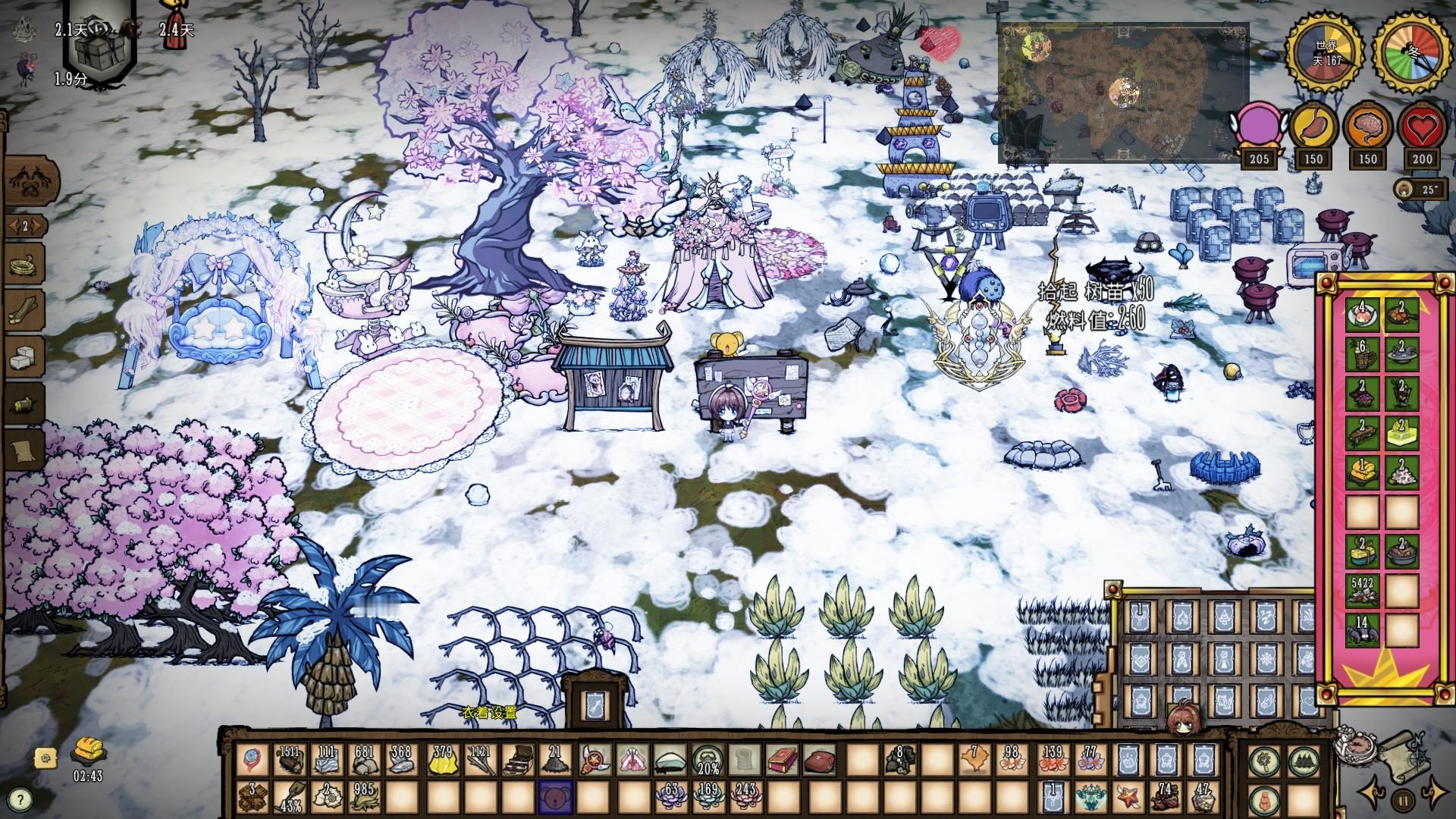Select the 5422 stack in pink container
Image resolution: width=1456 pixels, height=819 pixels.
[x=1362, y=591]
